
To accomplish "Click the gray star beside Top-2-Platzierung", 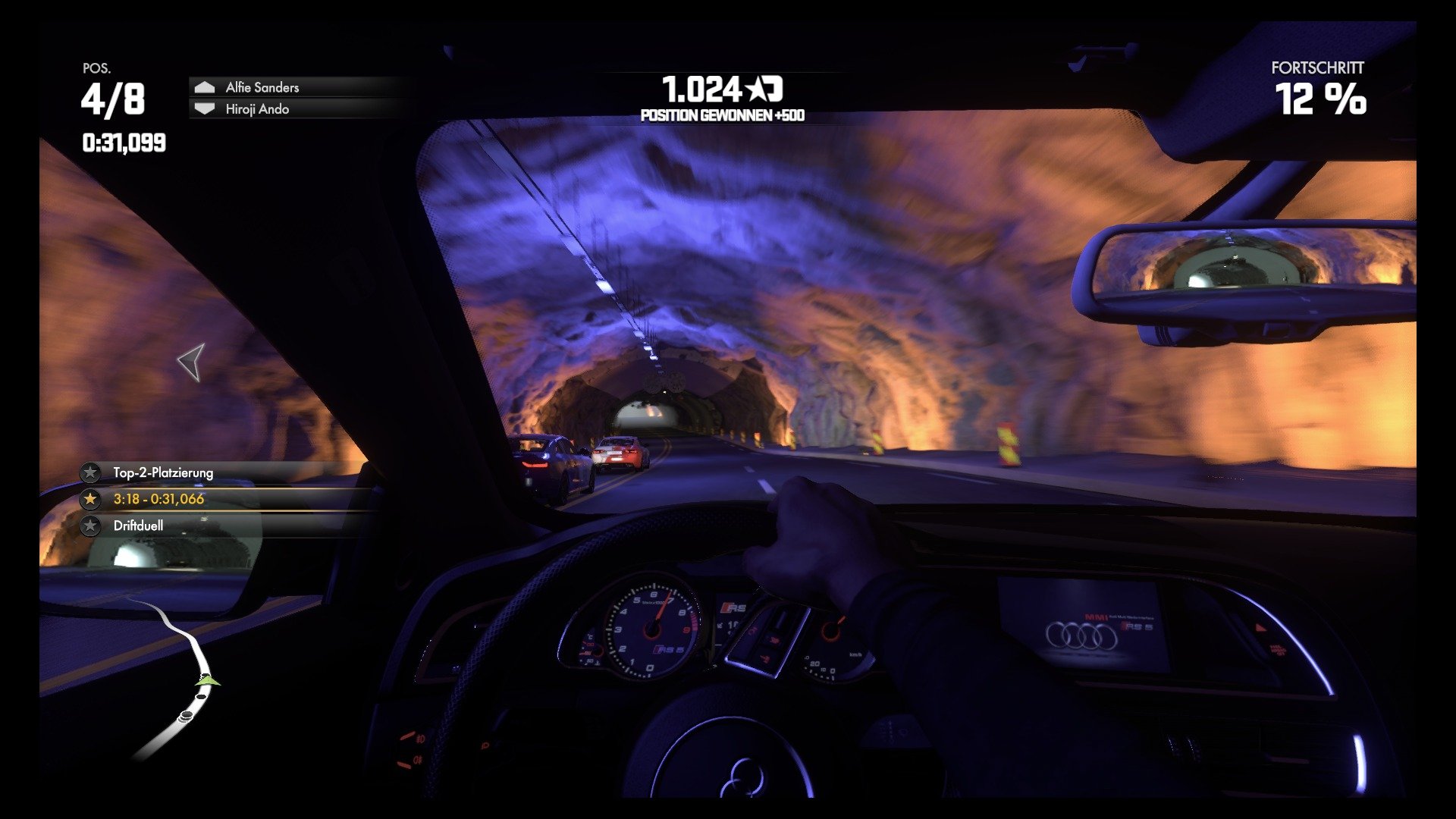I will 90,472.
